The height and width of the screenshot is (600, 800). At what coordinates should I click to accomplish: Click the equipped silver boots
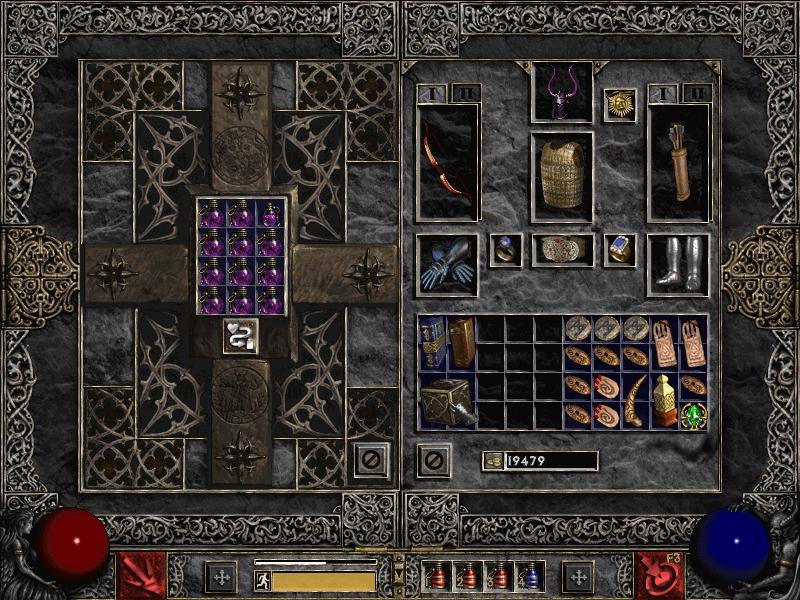(x=678, y=264)
